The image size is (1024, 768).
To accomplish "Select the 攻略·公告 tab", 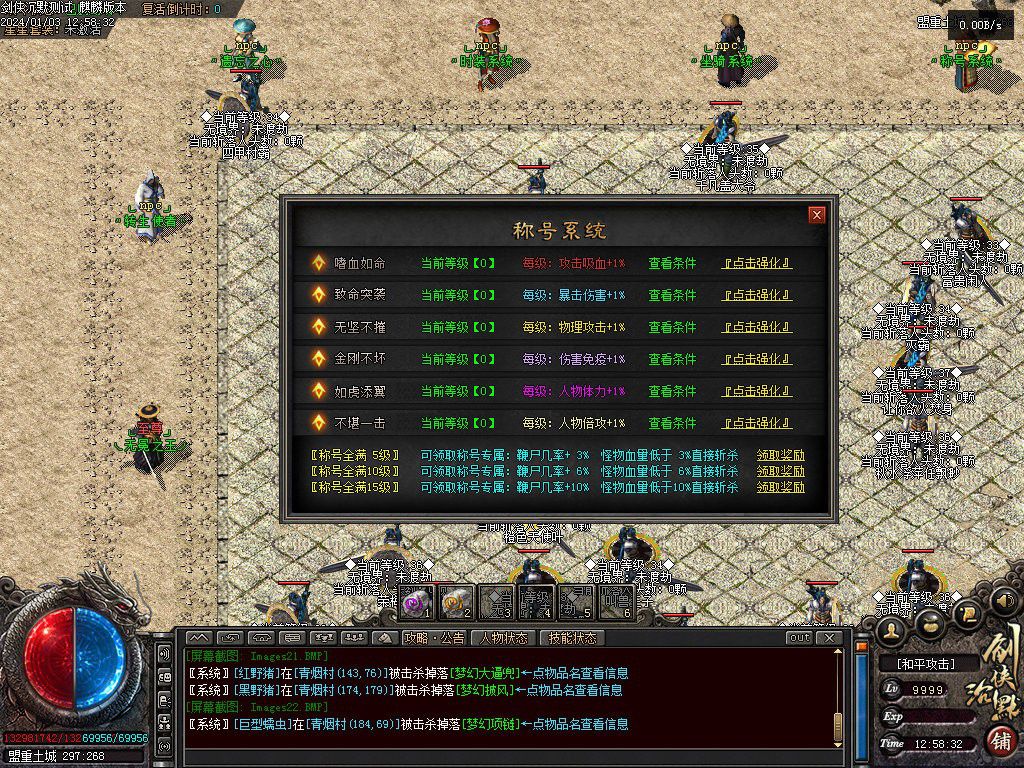I will click(434, 638).
